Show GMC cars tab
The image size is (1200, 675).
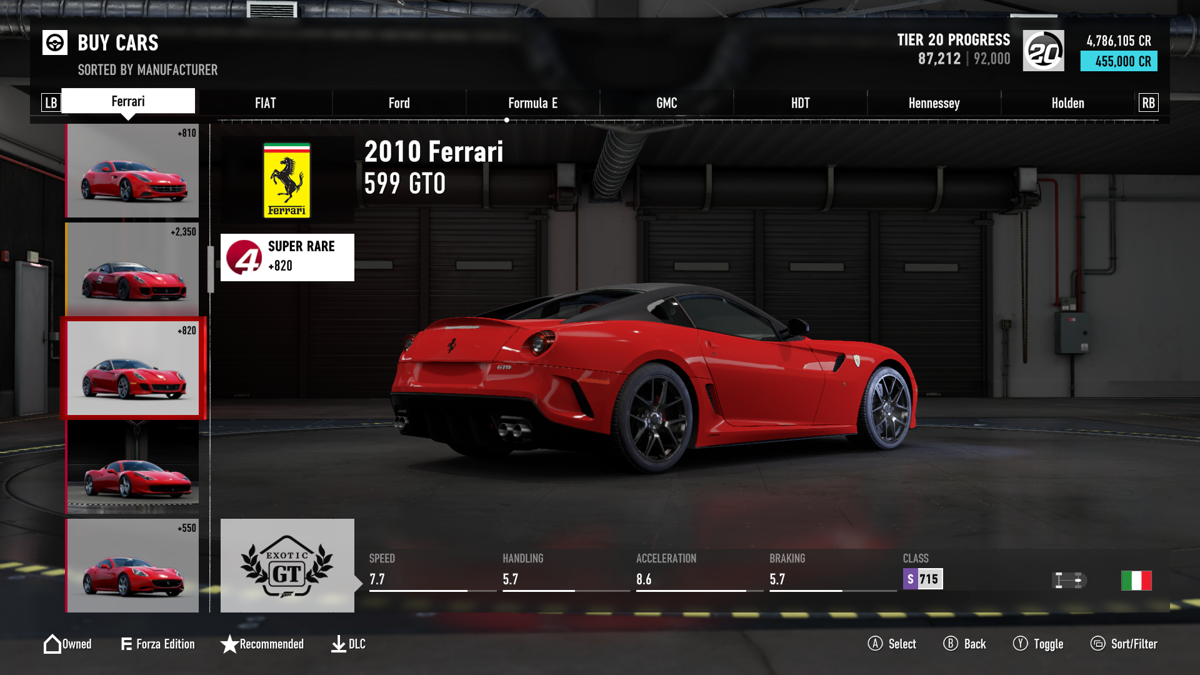[x=667, y=103]
